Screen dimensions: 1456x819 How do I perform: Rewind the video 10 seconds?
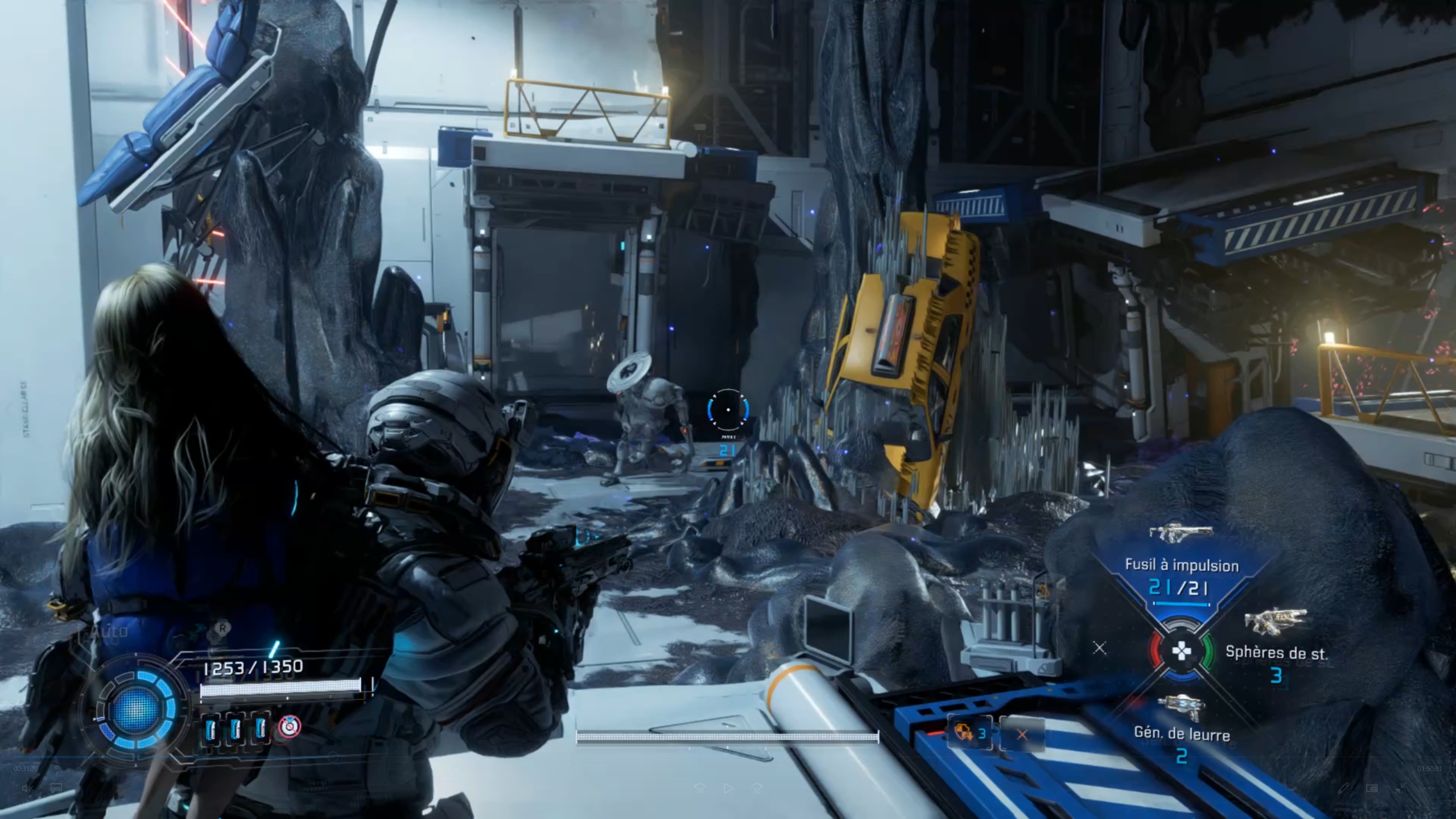[x=700, y=788]
